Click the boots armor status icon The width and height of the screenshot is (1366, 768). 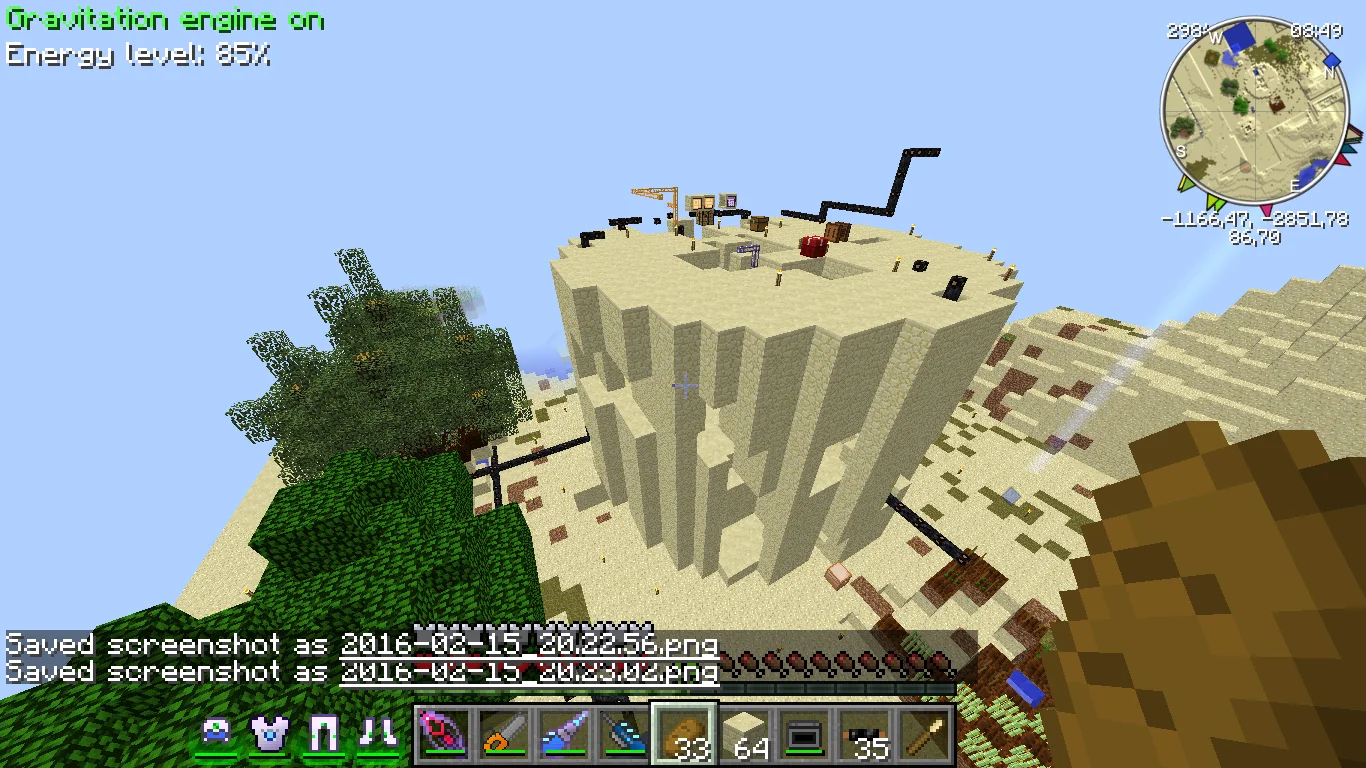click(x=377, y=734)
